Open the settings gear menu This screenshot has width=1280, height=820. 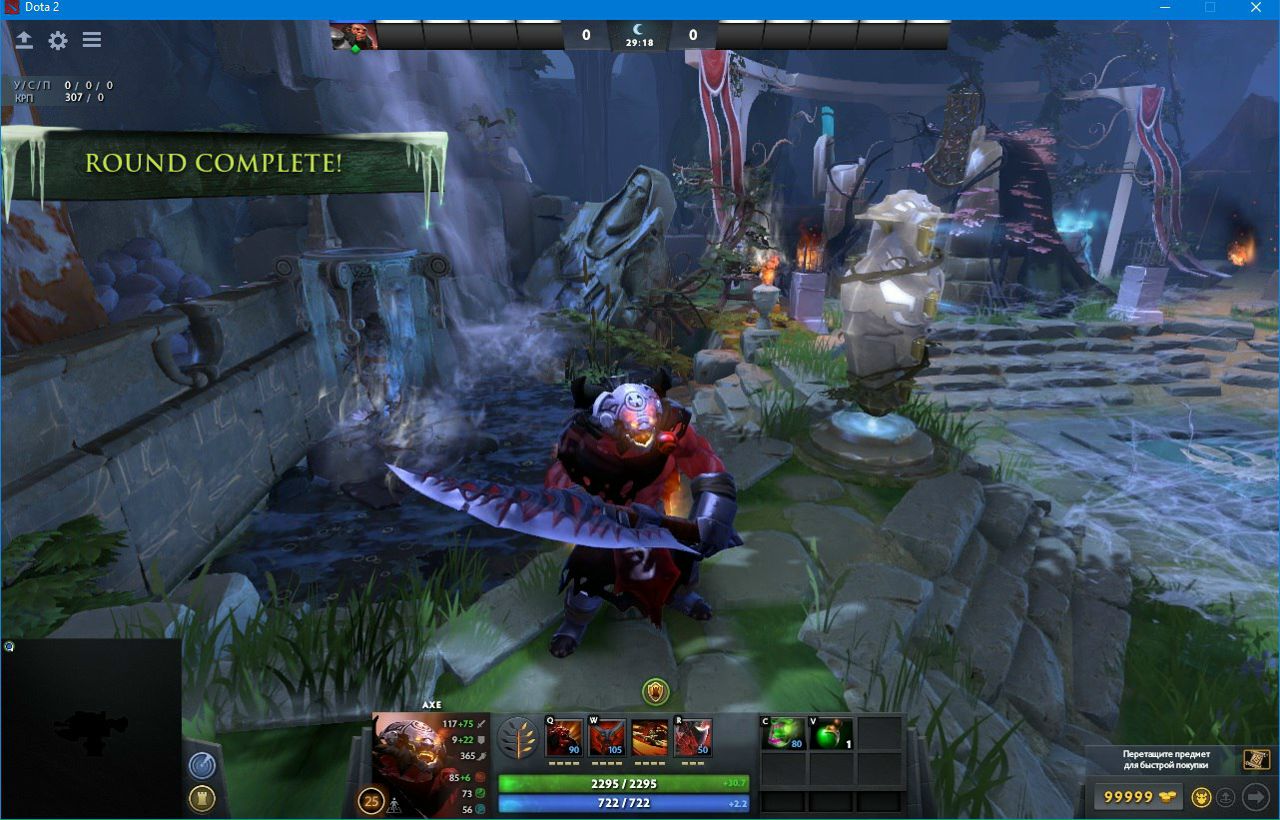tap(58, 40)
